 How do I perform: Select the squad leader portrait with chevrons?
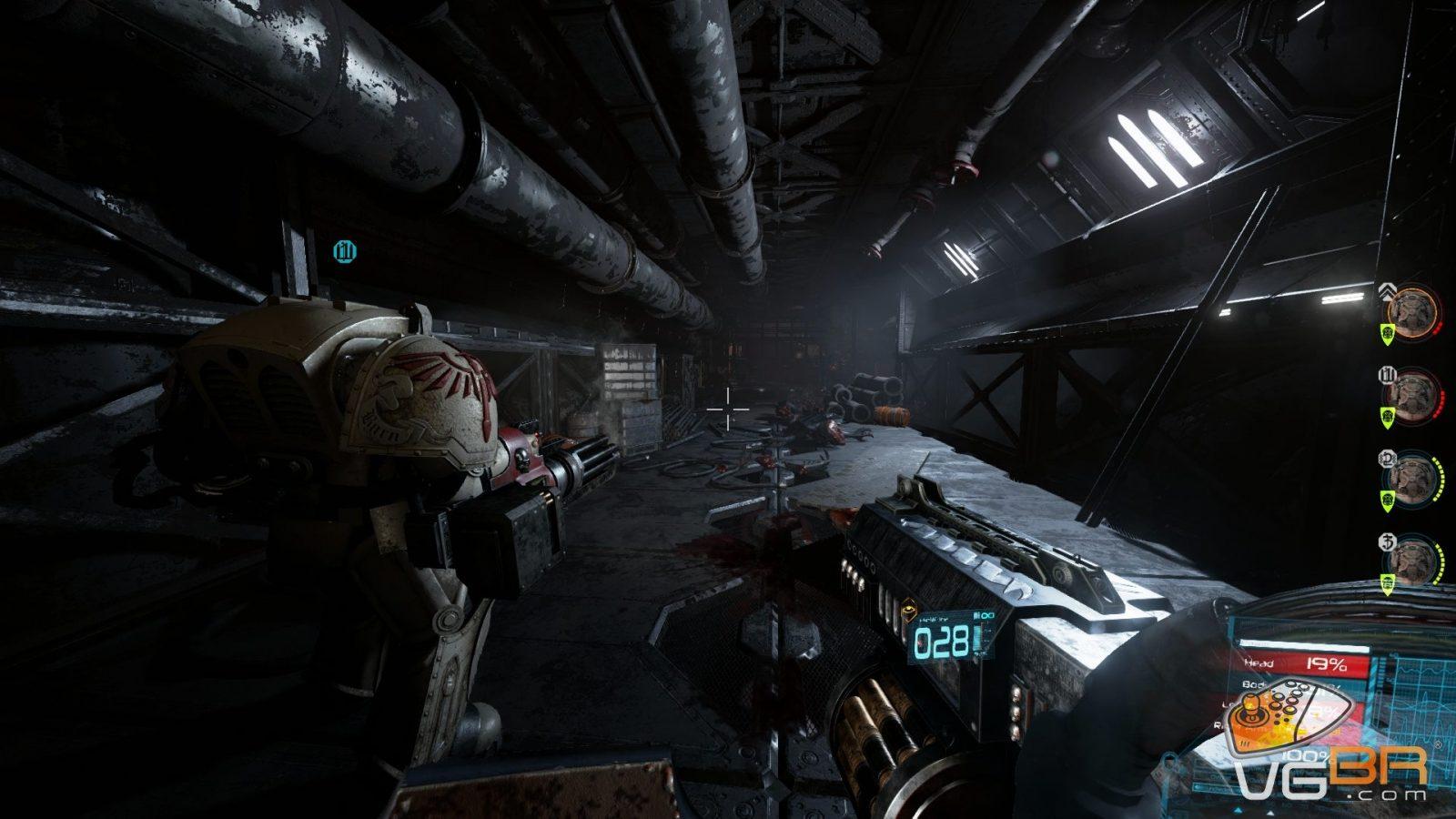tap(1413, 312)
